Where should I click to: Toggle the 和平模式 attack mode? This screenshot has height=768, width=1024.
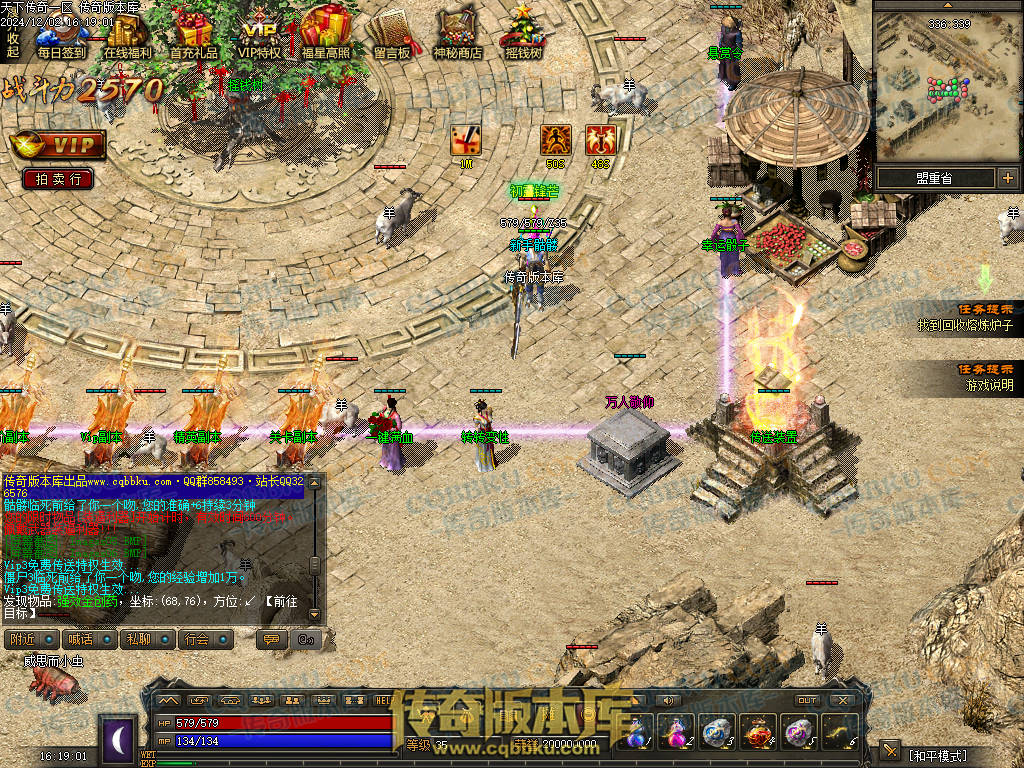click(937, 755)
